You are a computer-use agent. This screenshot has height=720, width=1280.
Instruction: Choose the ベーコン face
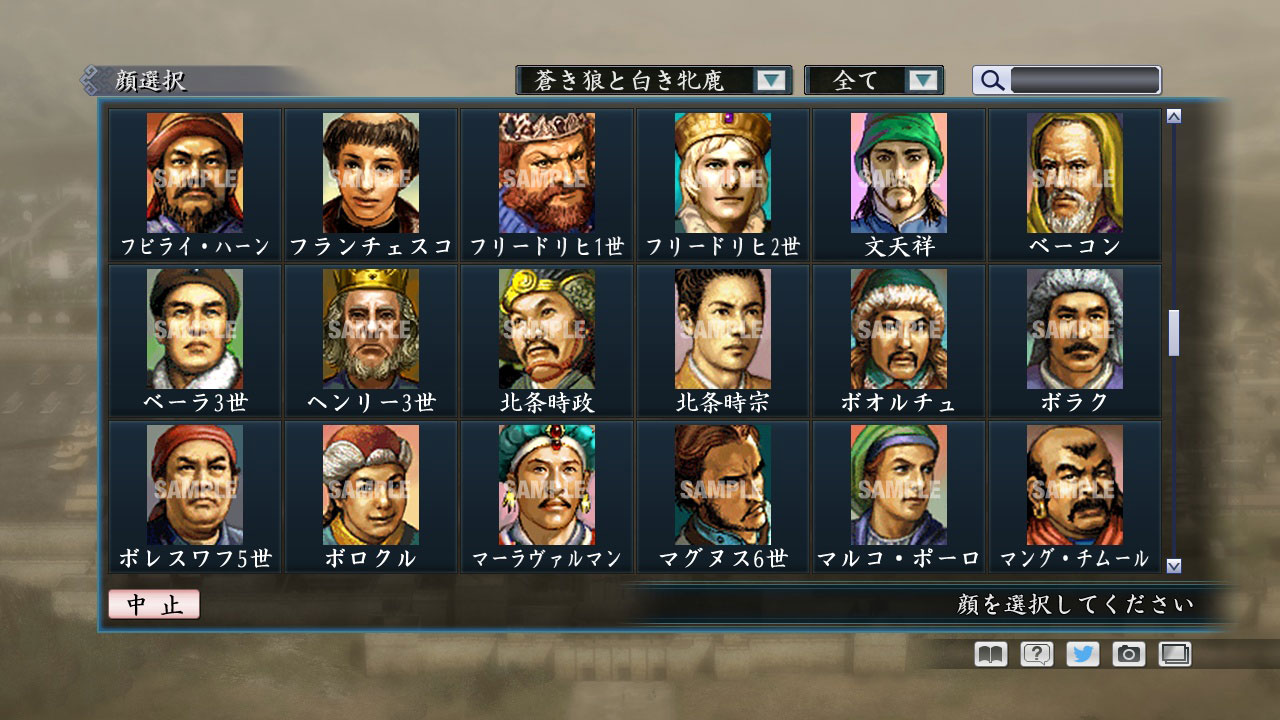point(1072,172)
